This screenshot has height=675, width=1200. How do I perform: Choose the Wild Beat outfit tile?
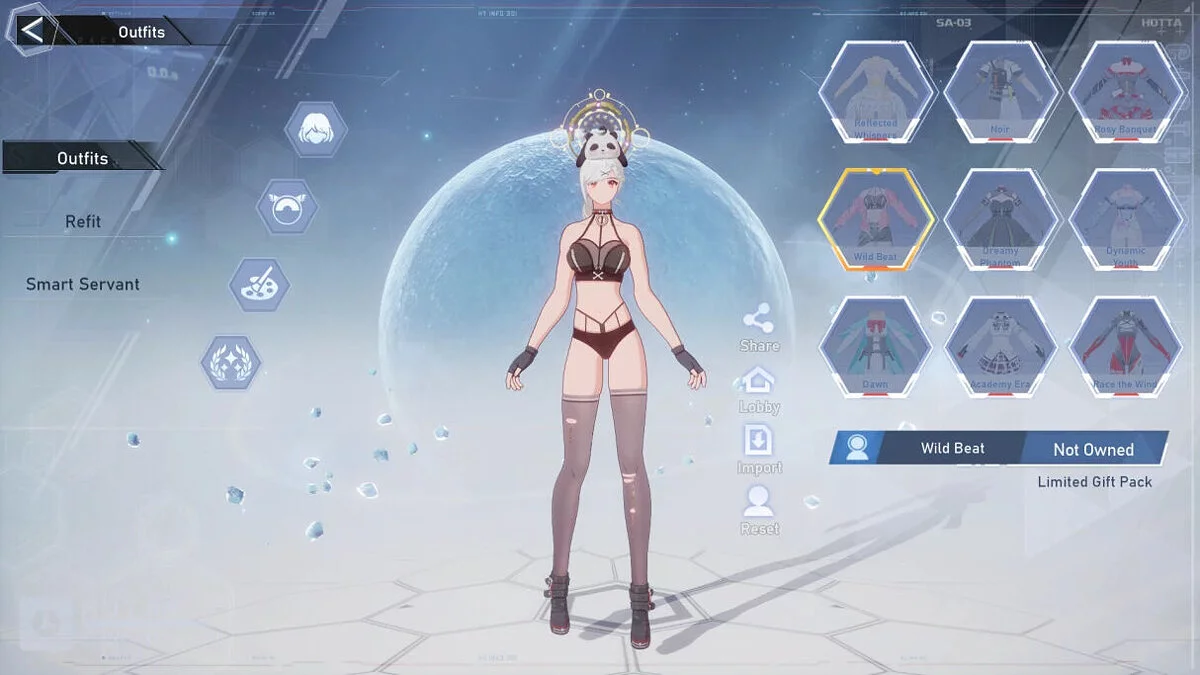(876, 220)
